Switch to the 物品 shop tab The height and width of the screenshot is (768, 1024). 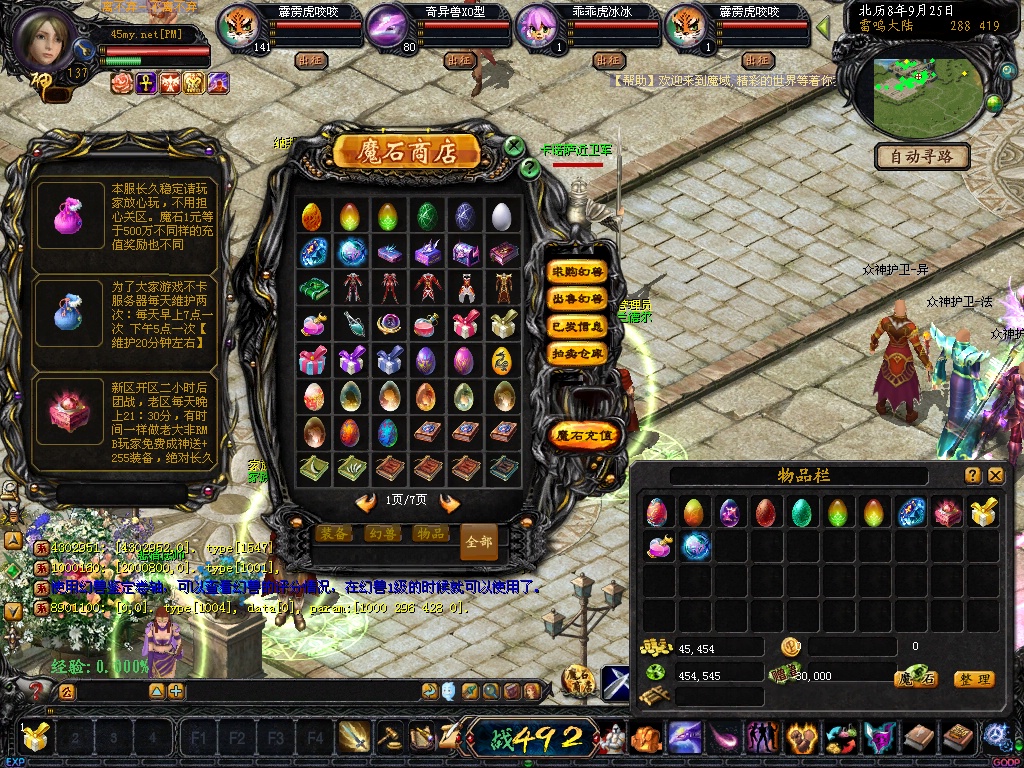point(430,534)
